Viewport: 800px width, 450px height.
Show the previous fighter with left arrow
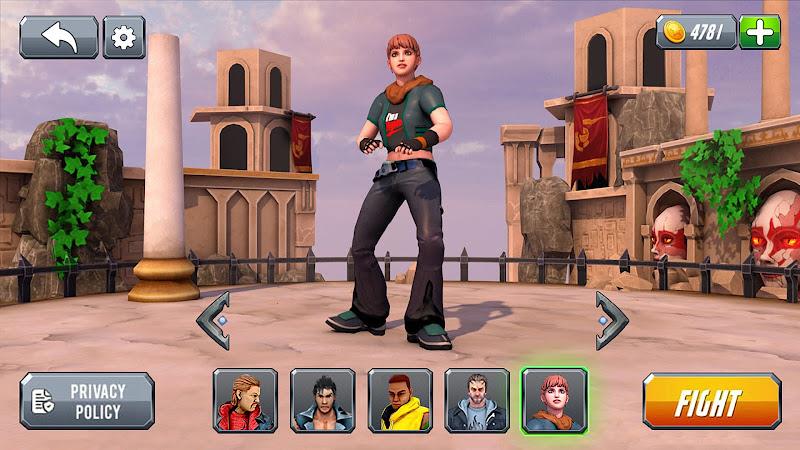[213, 320]
